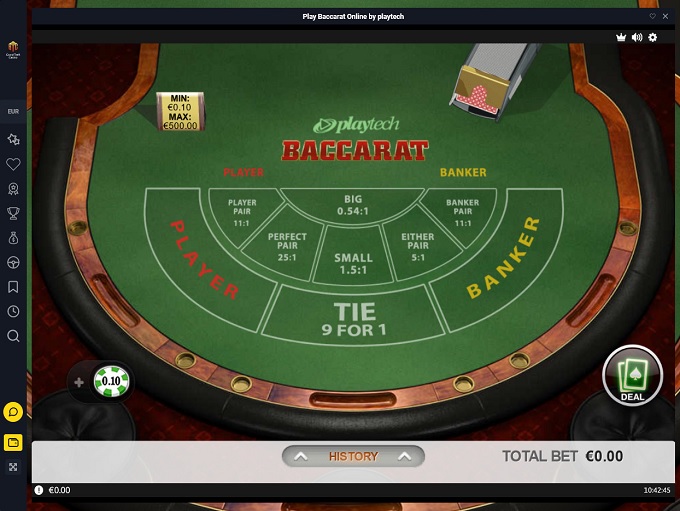
Task: Click the plus button beside the chip
Action: point(79,382)
